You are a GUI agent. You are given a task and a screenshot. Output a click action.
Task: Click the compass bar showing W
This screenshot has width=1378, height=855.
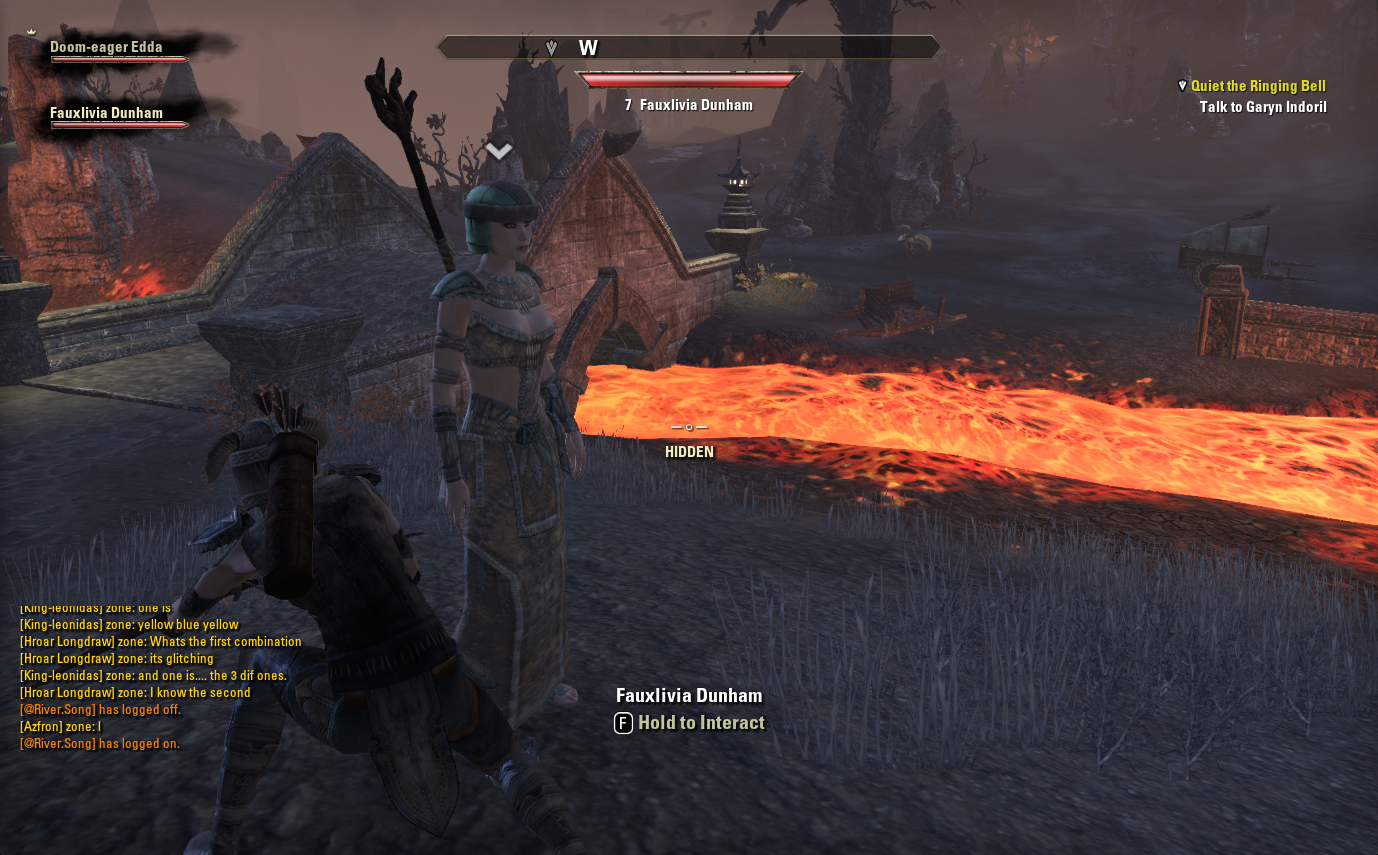(x=689, y=47)
